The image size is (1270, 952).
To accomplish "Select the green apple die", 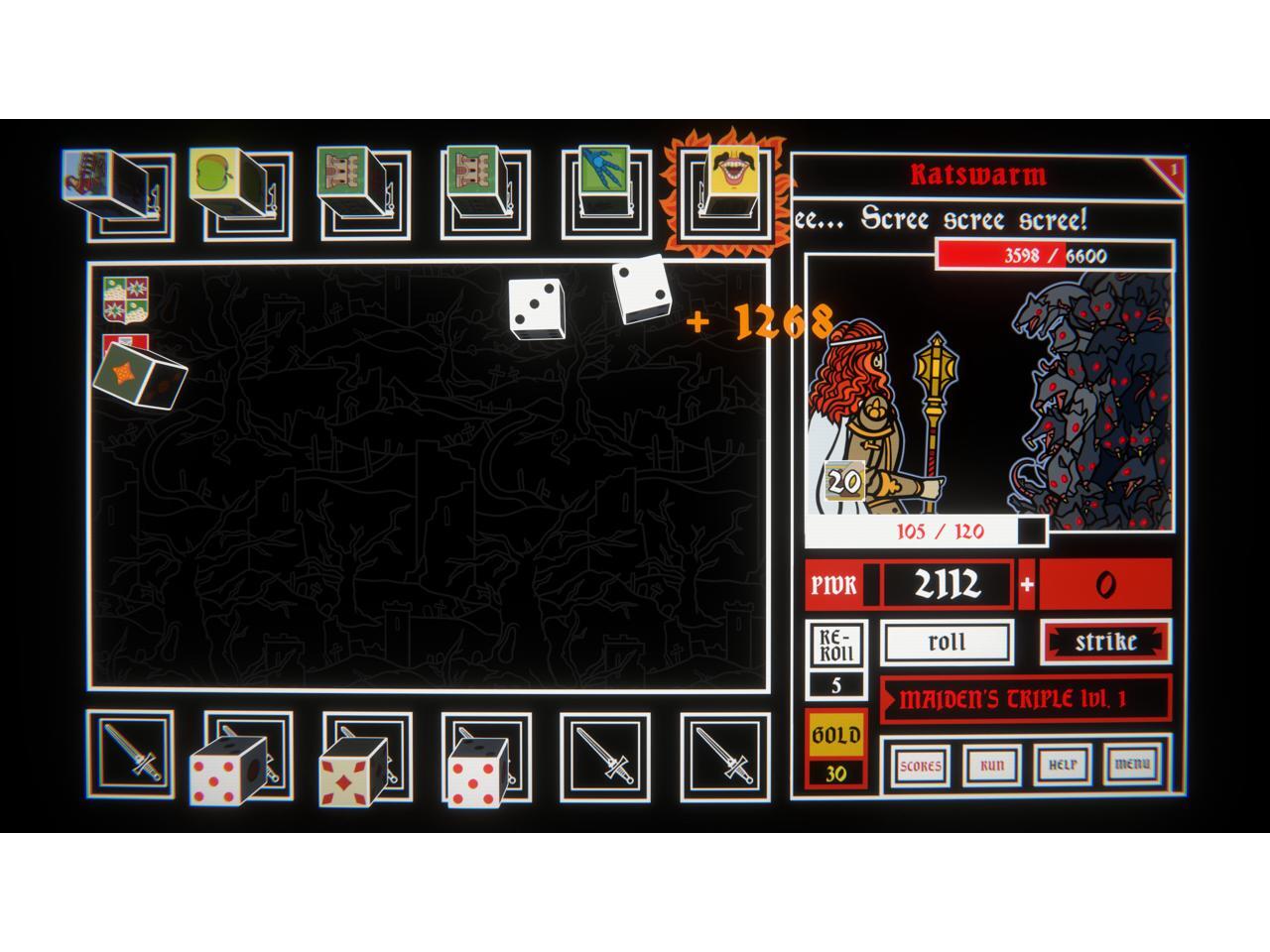I will (x=211, y=175).
